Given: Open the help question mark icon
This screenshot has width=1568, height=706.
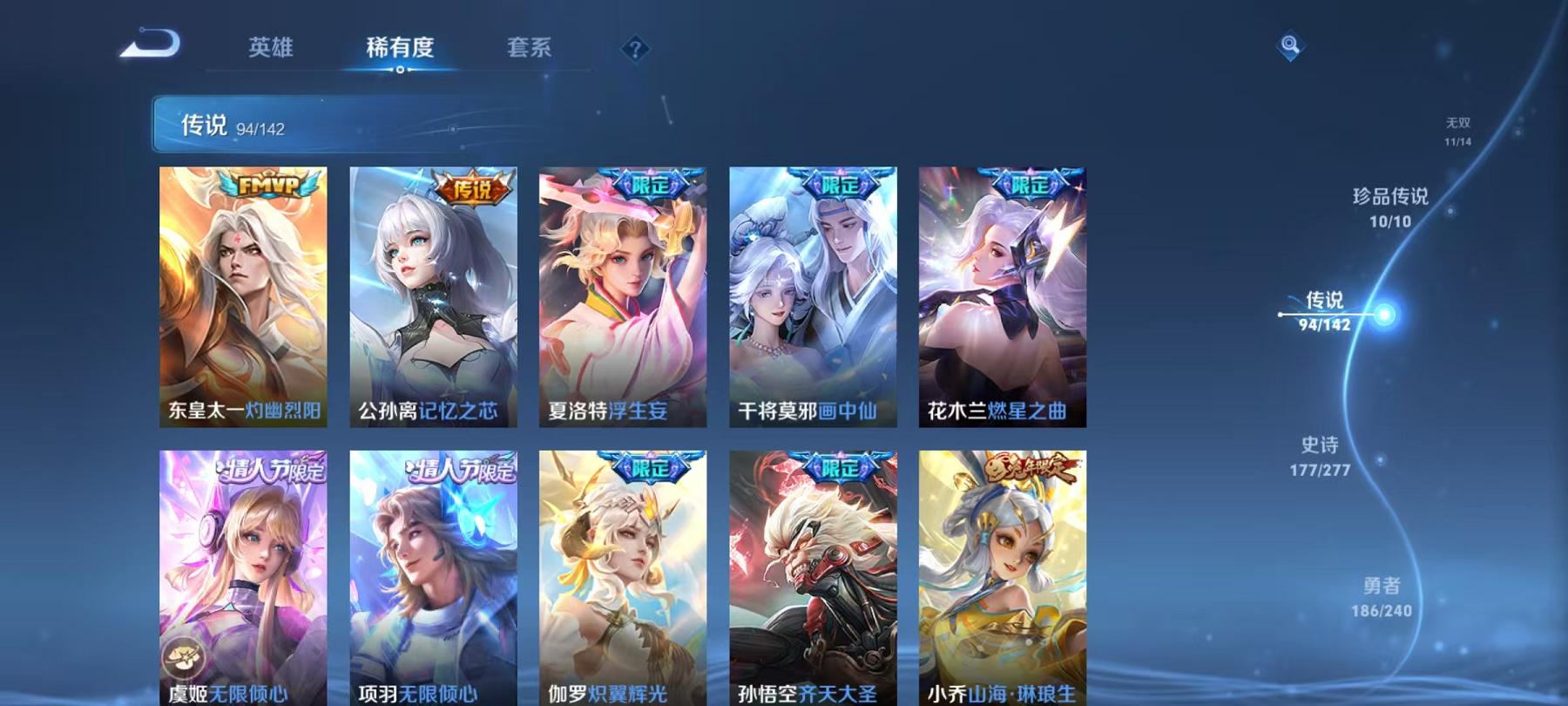Looking at the screenshot, I should tap(635, 48).
